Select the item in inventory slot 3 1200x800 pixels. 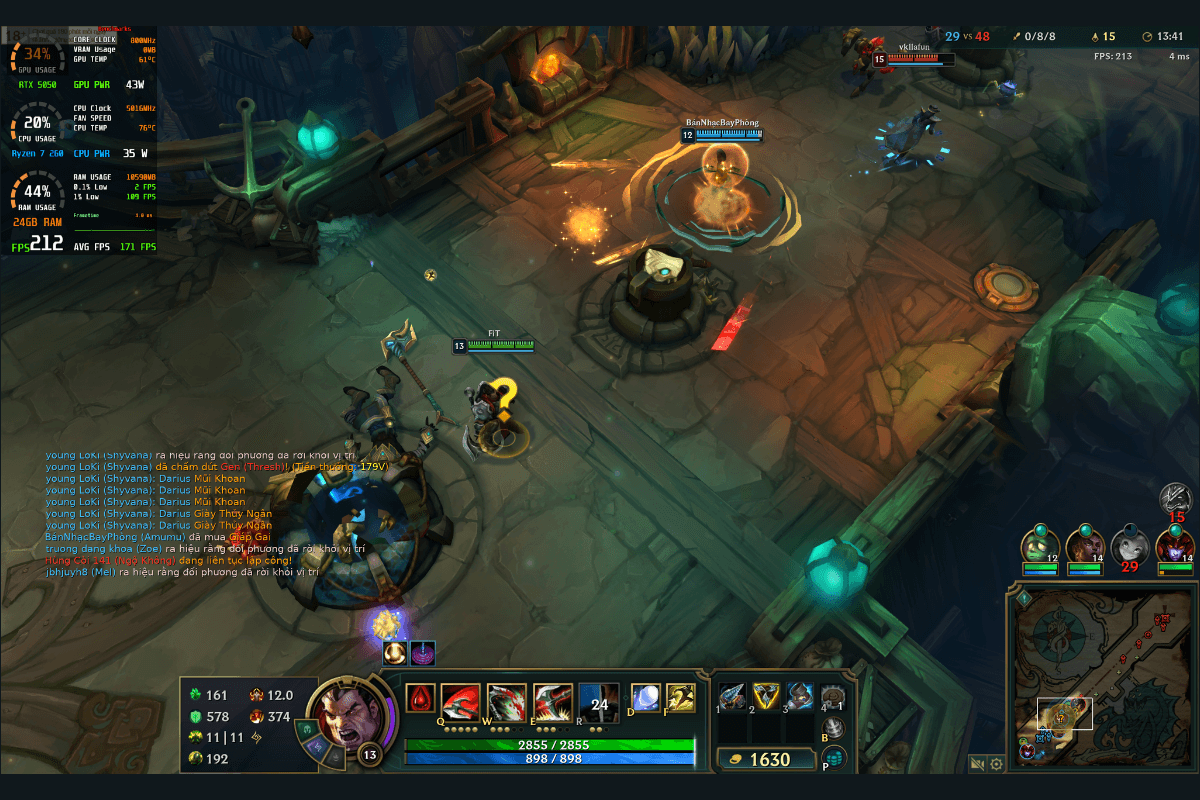(800, 696)
